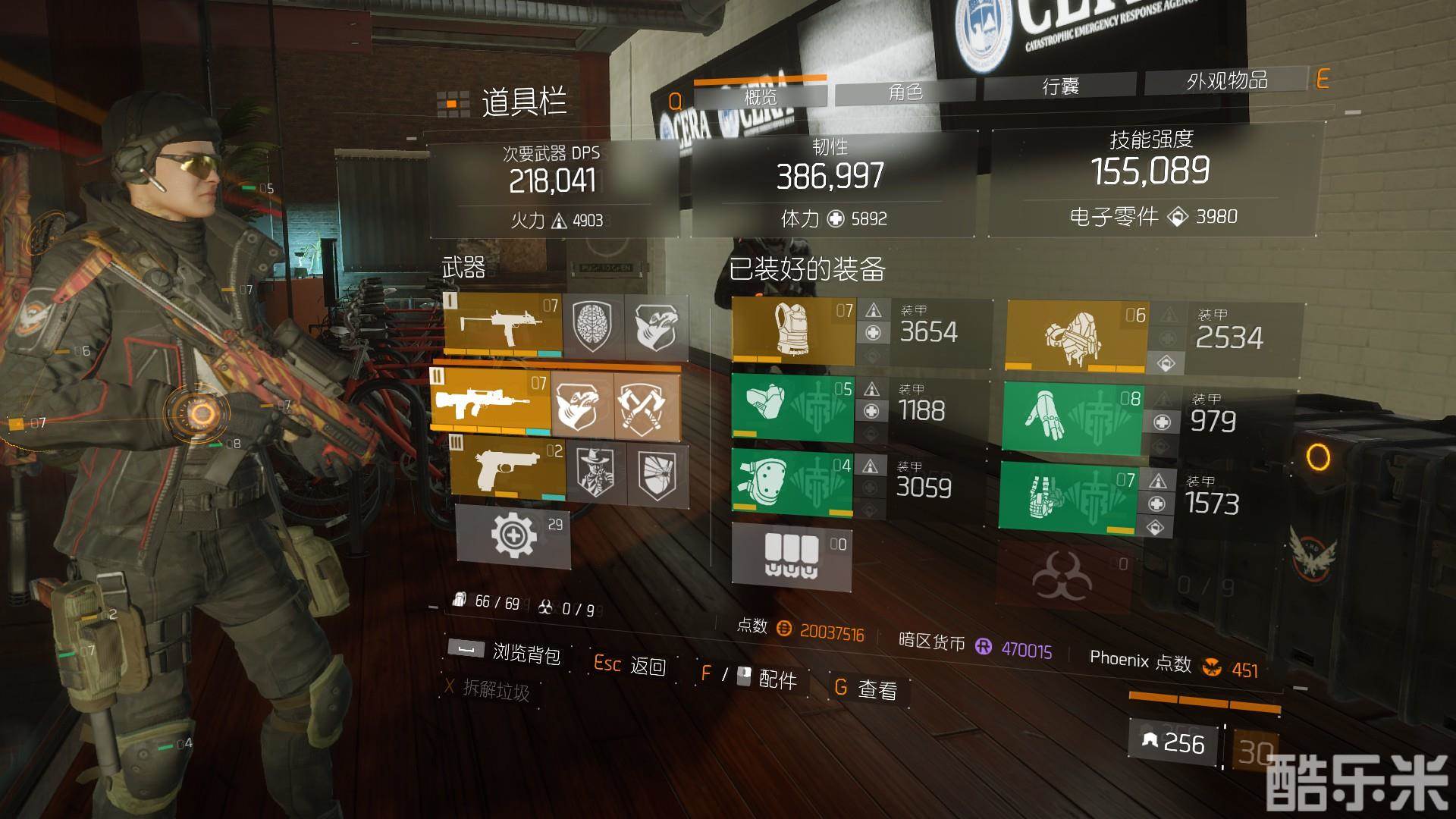This screenshot has width=1456, height=819.
Task: Open 配件 weapon attachments
Action: point(777,679)
